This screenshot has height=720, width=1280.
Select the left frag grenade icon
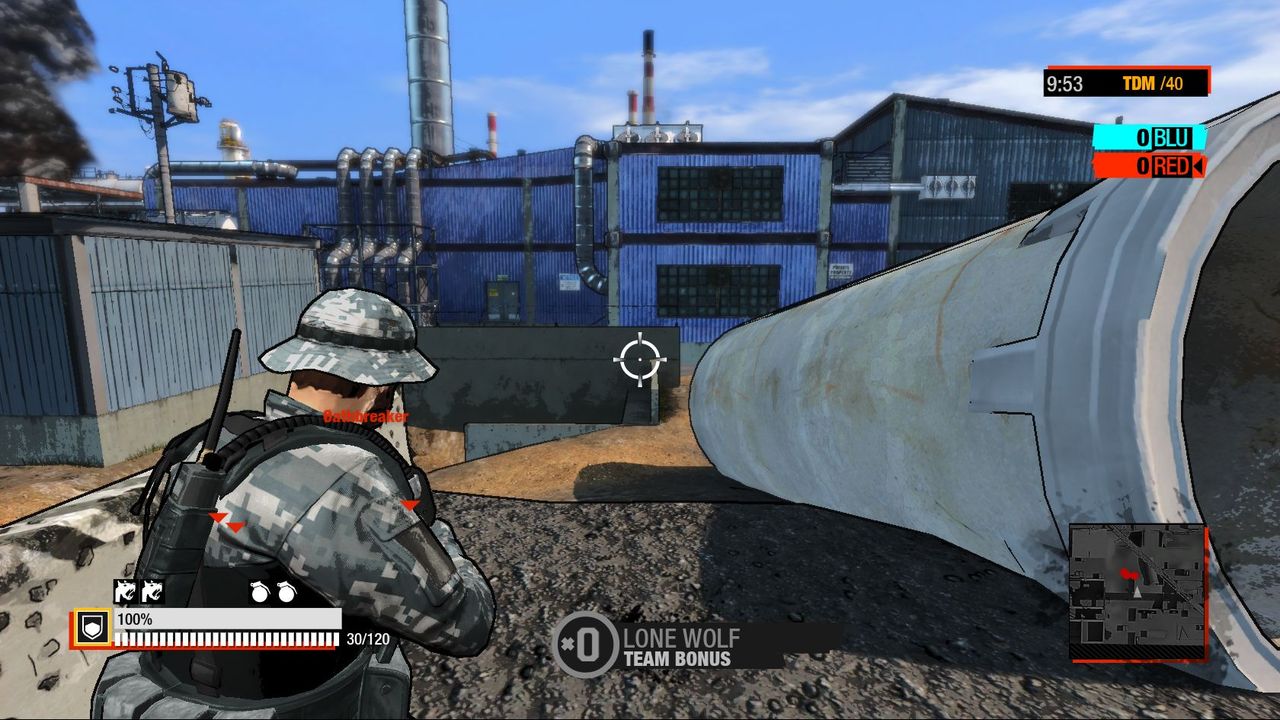pos(262,592)
